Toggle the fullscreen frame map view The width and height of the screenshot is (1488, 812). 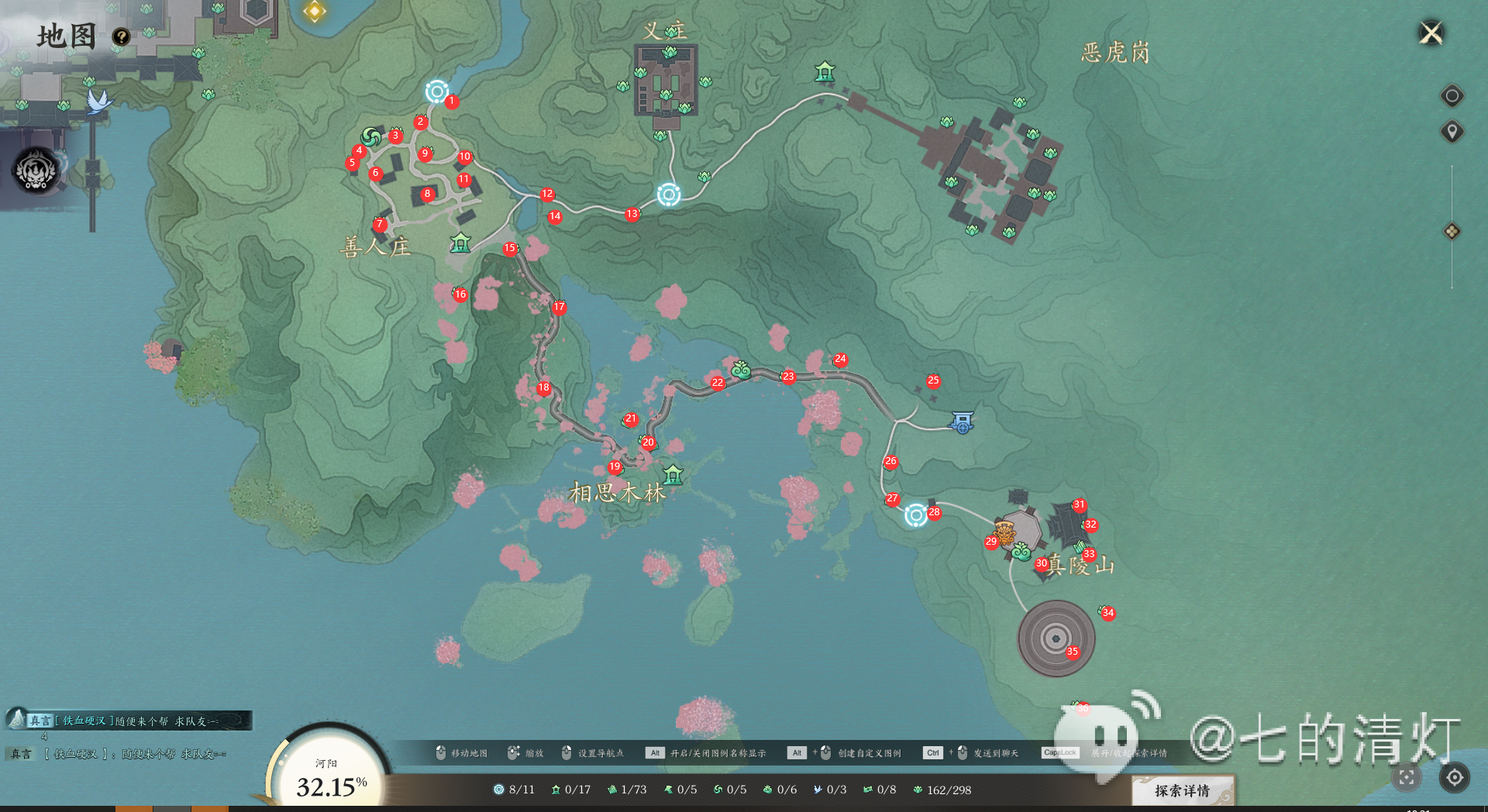point(1407,777)
